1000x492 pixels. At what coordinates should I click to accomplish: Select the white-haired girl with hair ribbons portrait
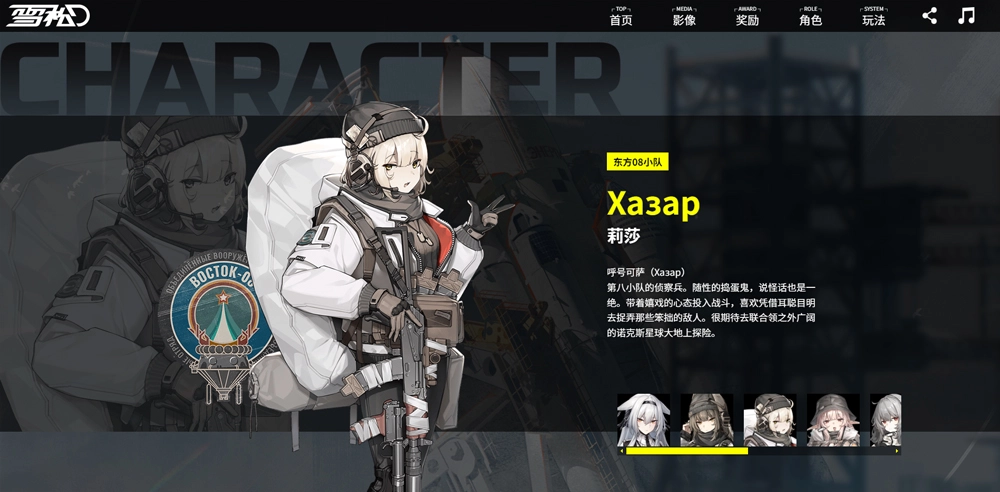pyautogui.click(x=643, y=419)
